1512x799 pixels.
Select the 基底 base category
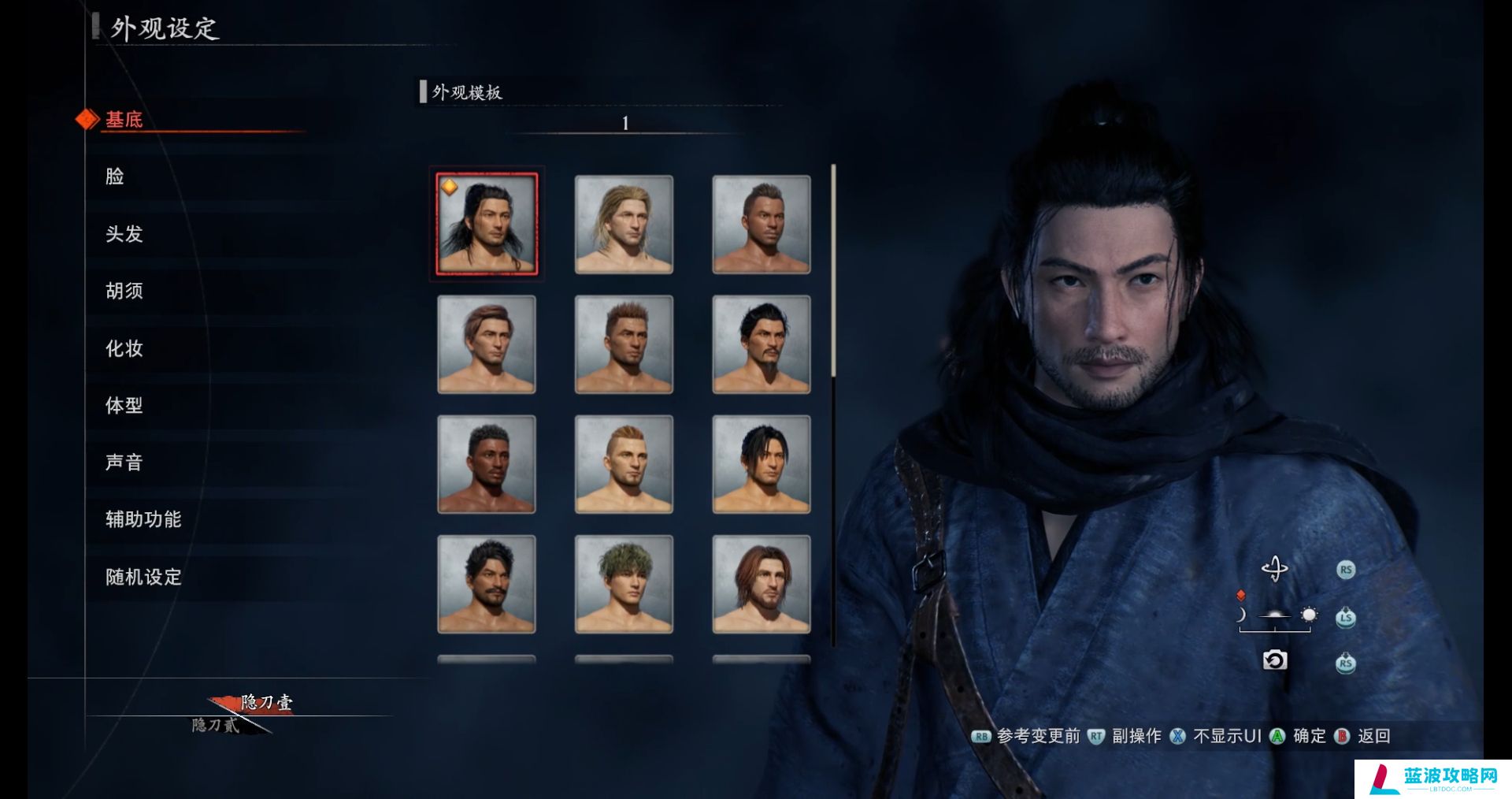point(124,120)
